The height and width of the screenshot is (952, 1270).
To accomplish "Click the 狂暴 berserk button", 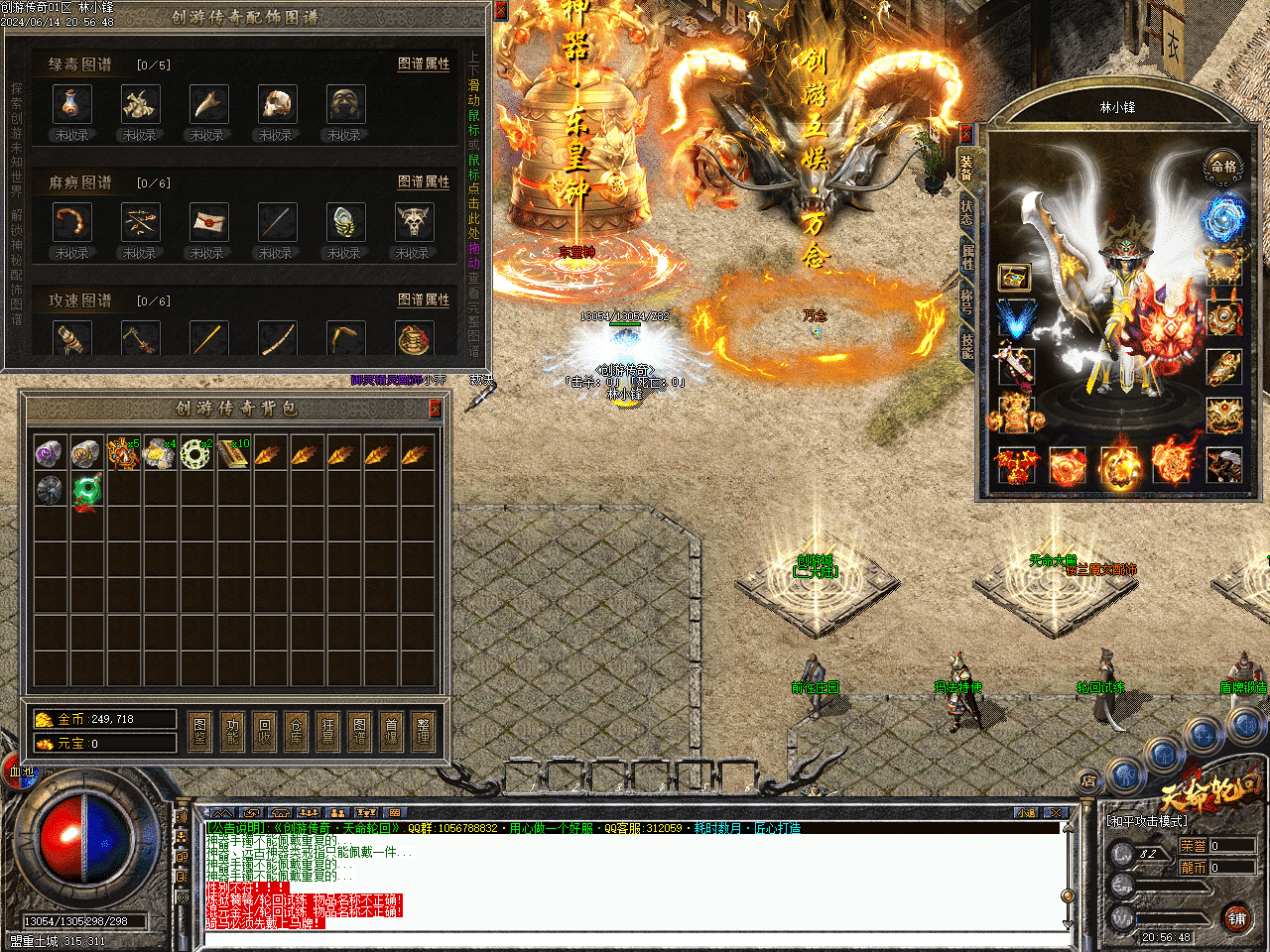I will click(327, 731).
